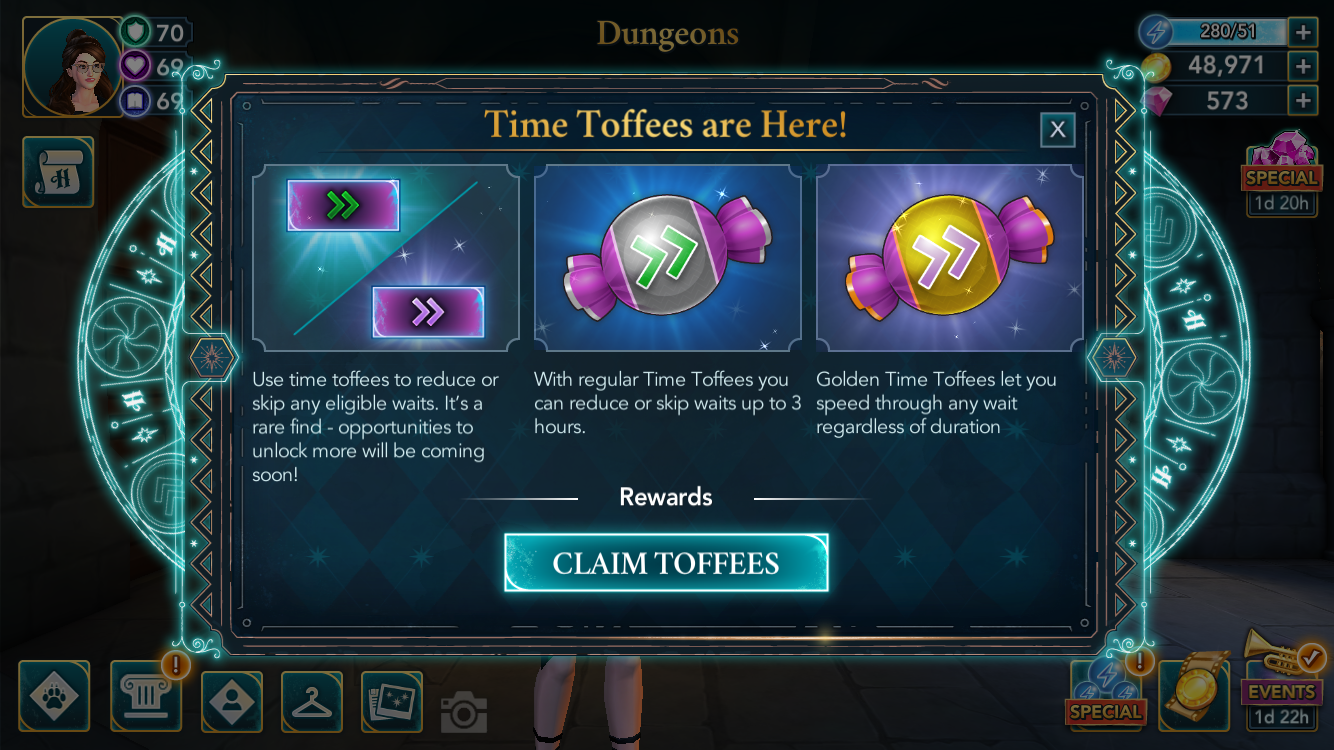Claim Toffees from the announcement
Screen dimensions: 1334x750
665,562
